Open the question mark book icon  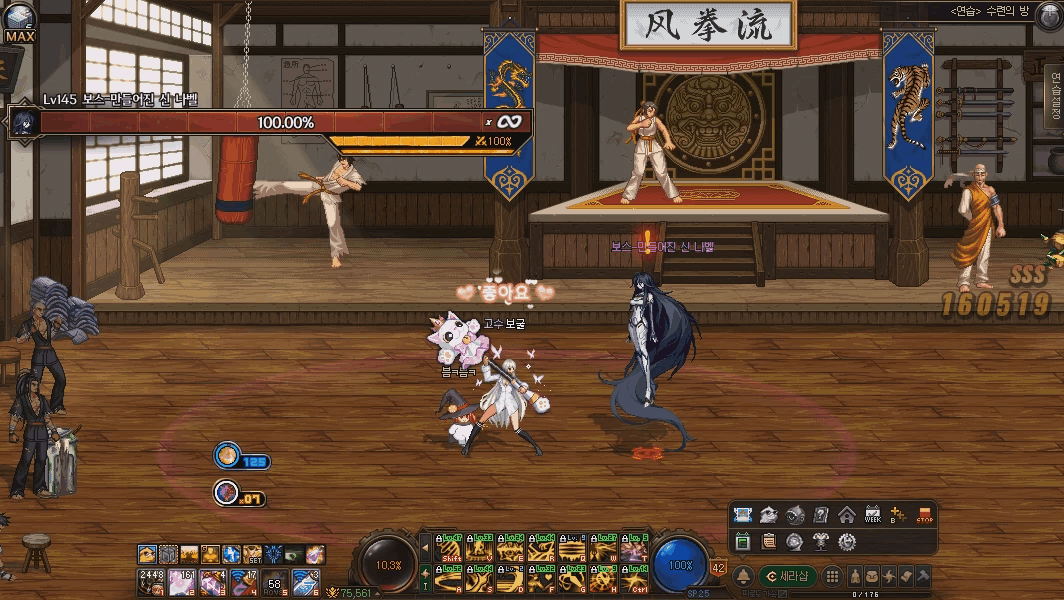click(x=821, y=516)
